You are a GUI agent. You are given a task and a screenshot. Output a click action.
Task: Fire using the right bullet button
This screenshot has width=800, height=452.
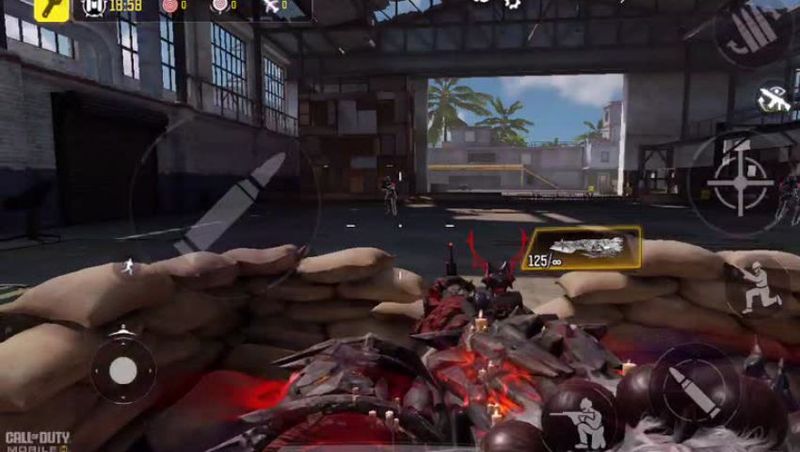point(696,388)
